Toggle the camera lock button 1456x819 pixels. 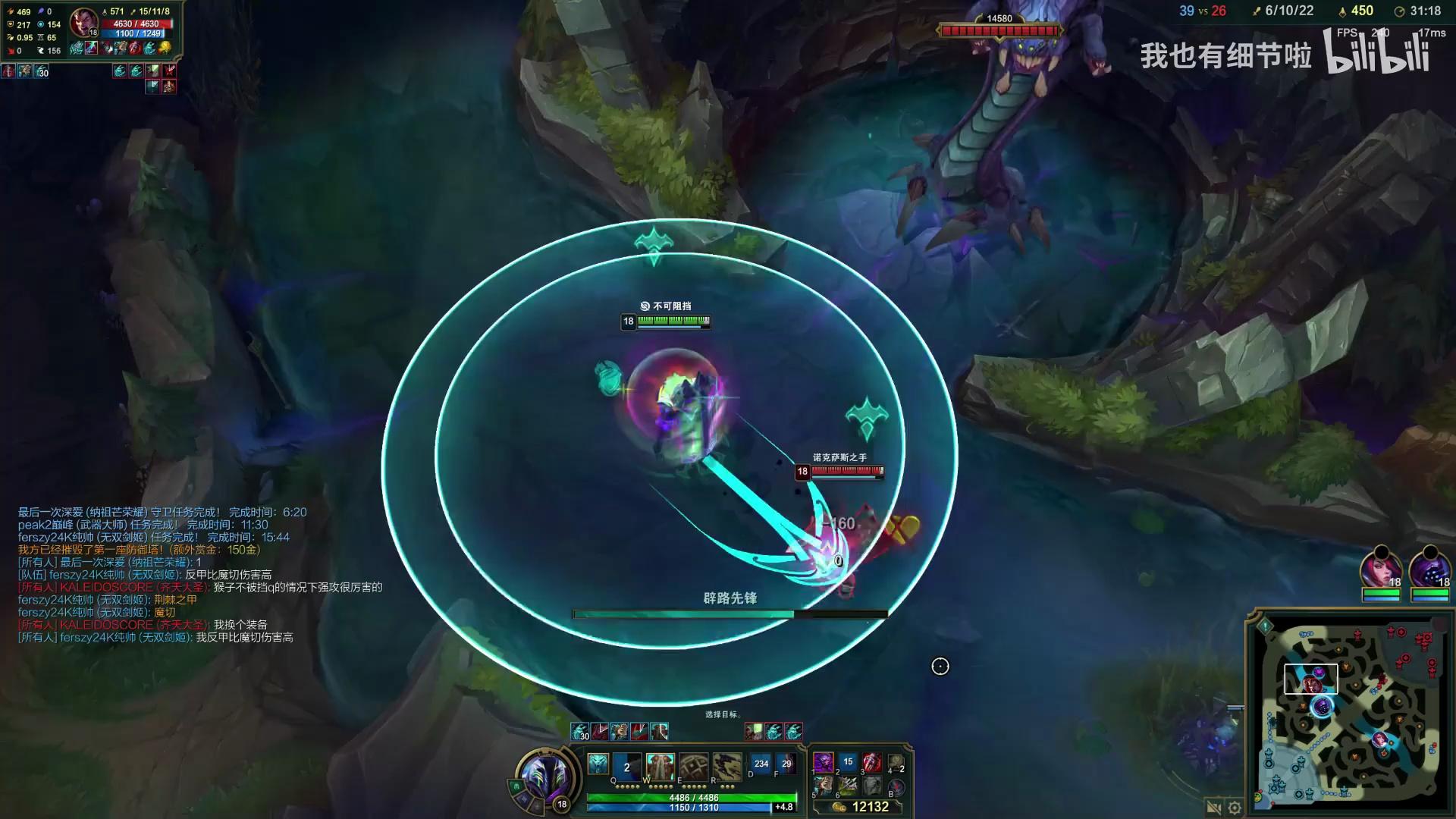click(1213, 808)
